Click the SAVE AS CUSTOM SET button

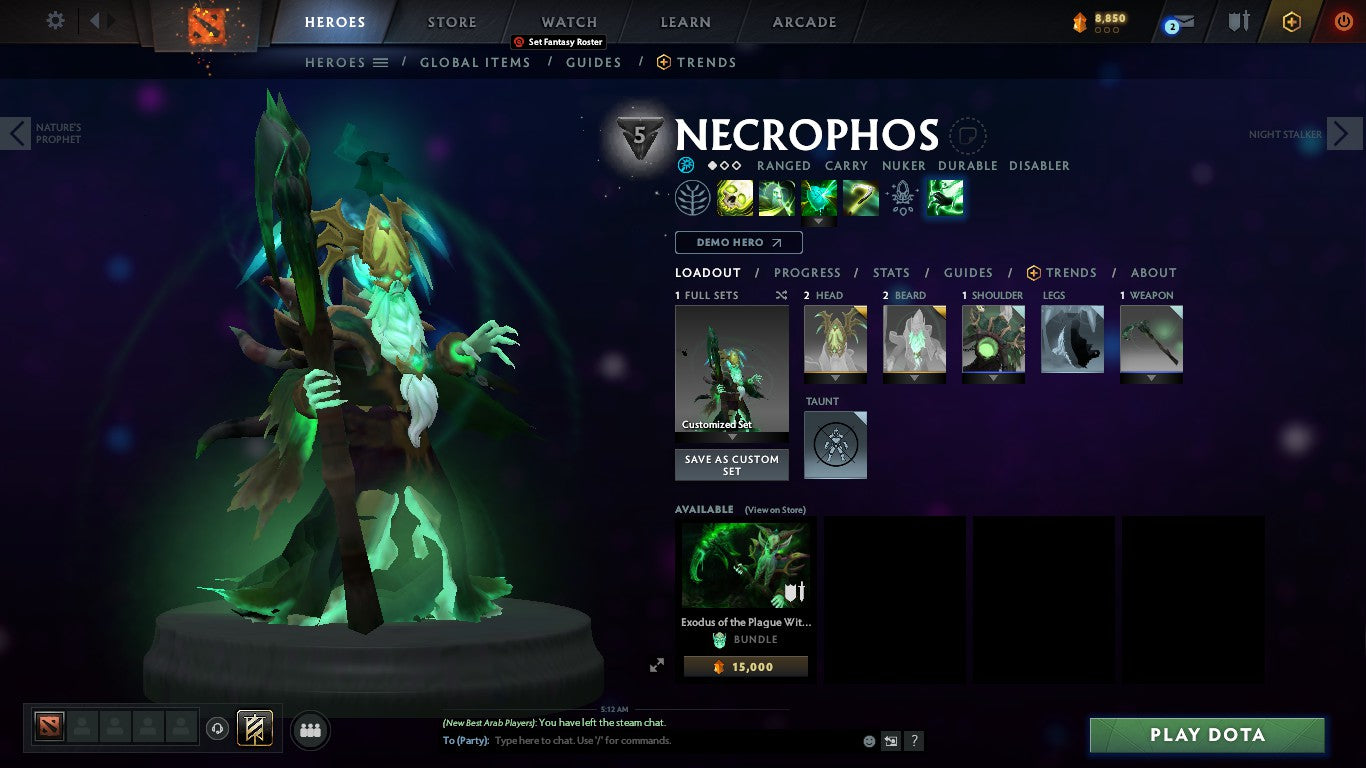point(731,463)
